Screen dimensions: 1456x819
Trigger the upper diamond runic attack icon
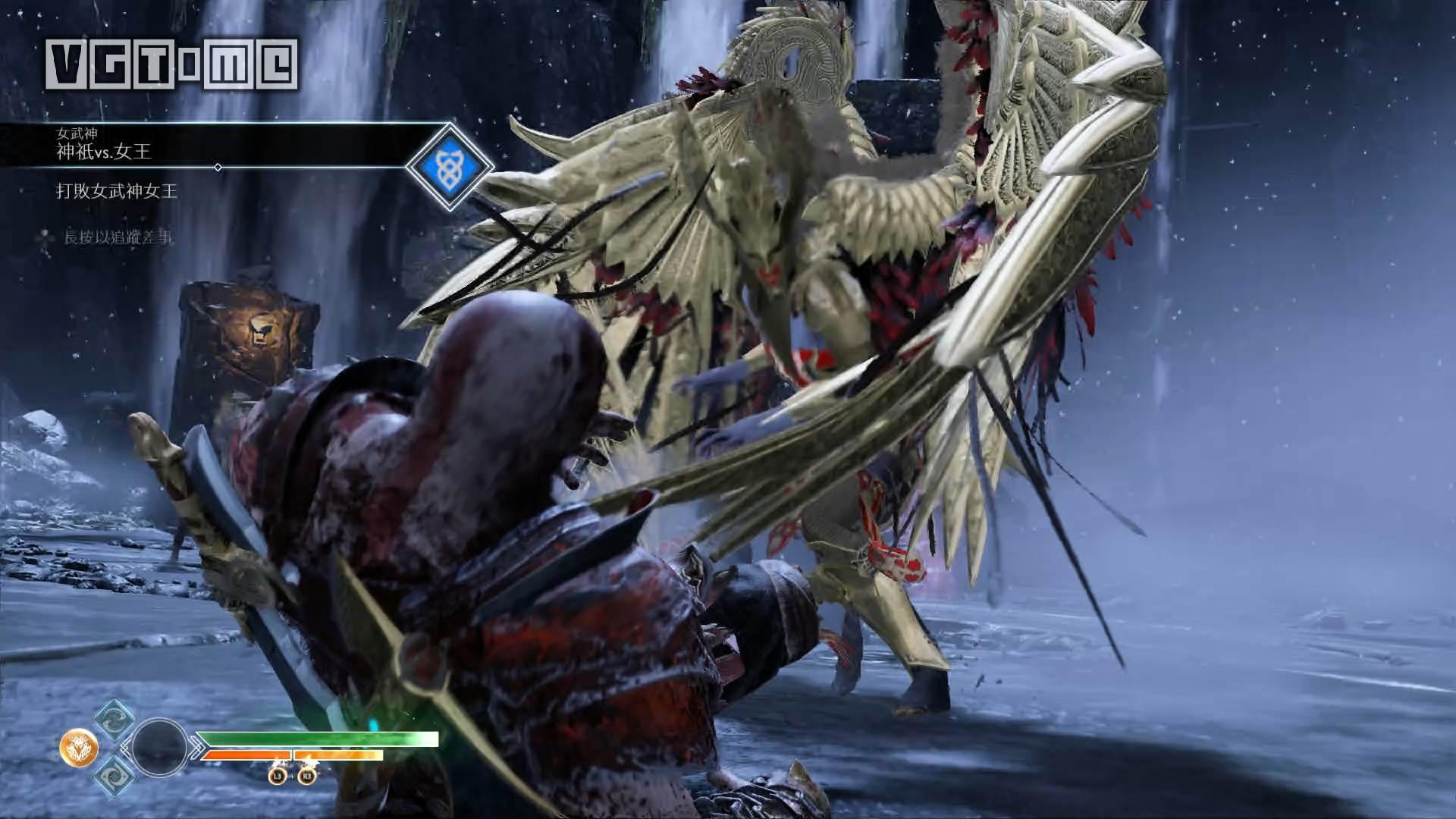tap(115, 720)
